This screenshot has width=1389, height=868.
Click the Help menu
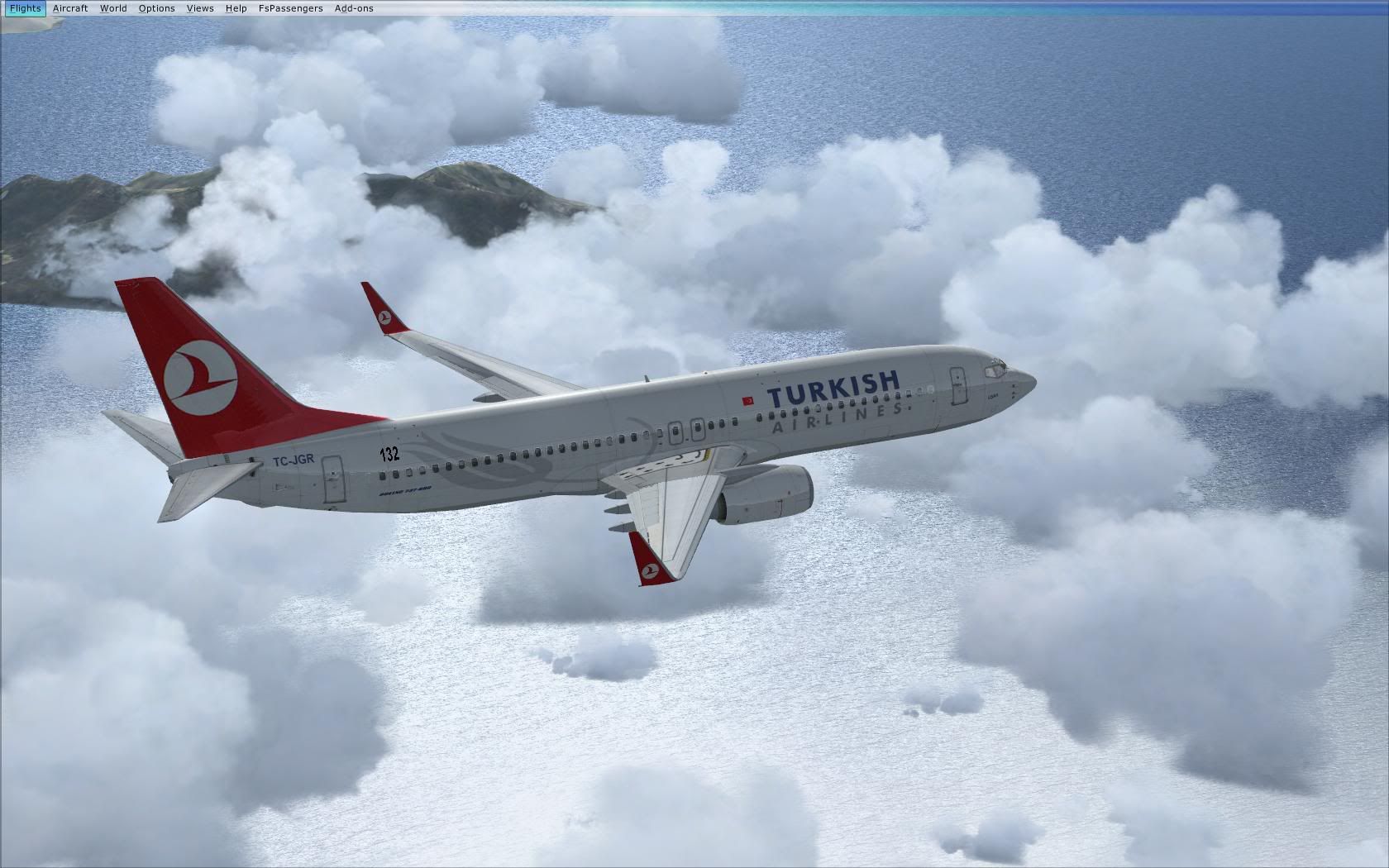coord(236,8)
